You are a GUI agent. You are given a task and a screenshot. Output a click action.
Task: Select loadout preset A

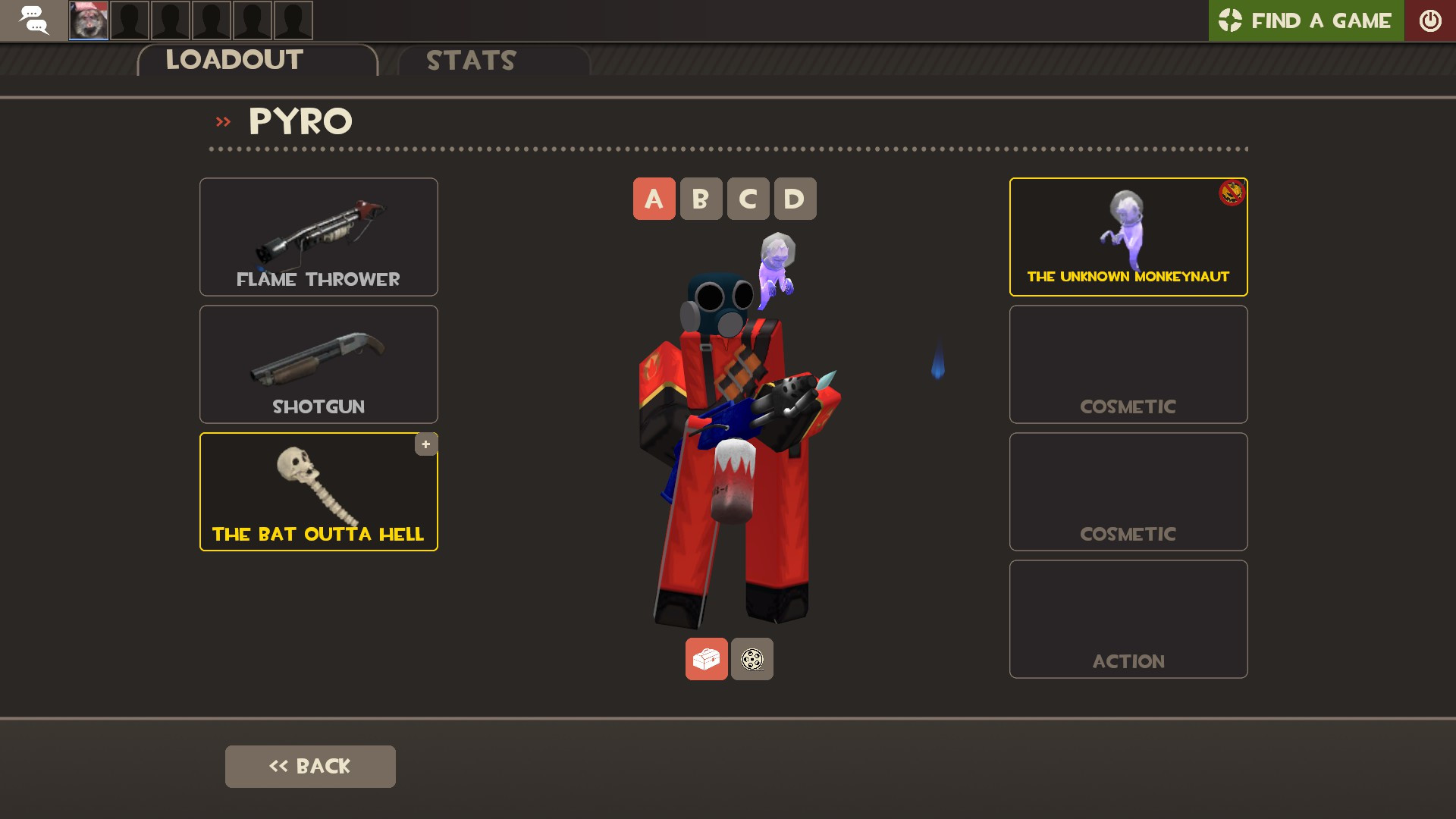[x=653, y=199]
